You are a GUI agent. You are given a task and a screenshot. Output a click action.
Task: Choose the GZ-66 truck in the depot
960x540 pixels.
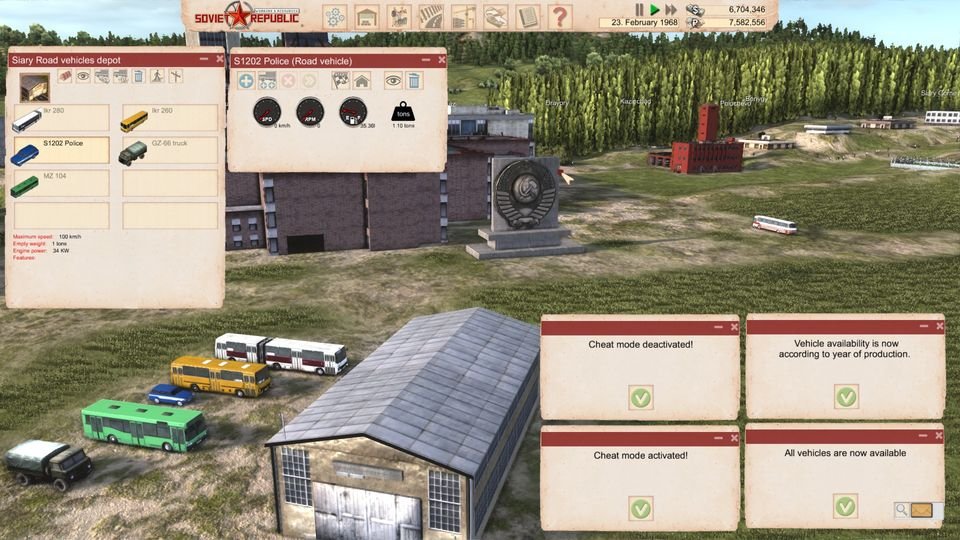tap(170, 151)
